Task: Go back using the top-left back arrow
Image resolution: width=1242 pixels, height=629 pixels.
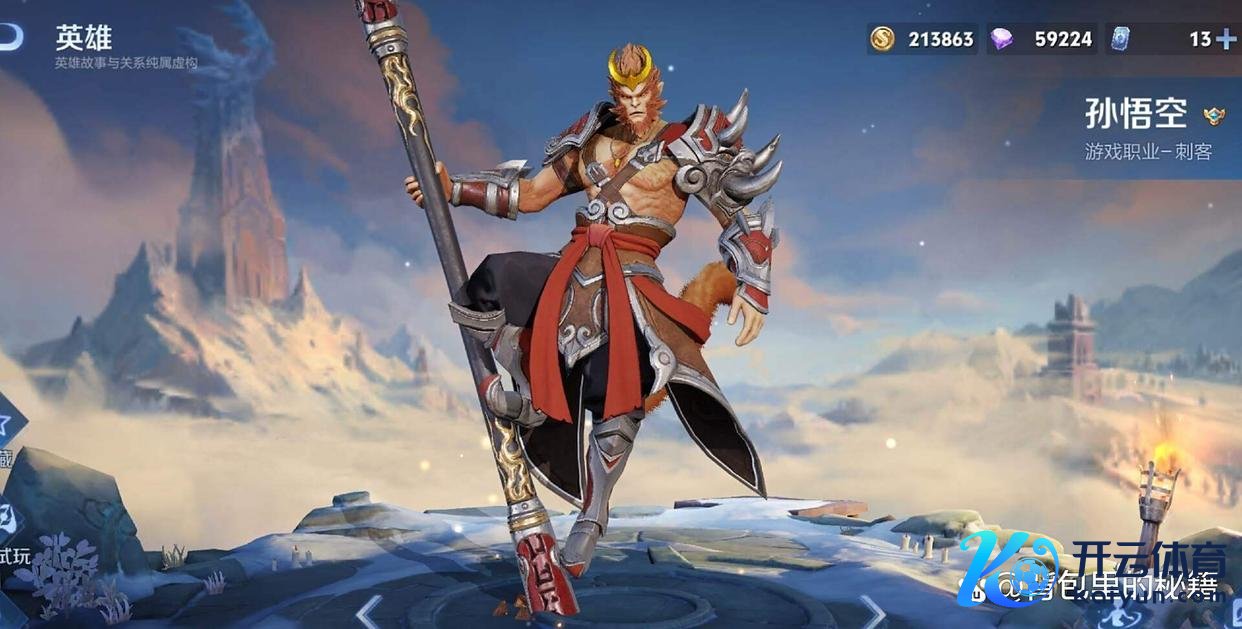Action: 10,38
